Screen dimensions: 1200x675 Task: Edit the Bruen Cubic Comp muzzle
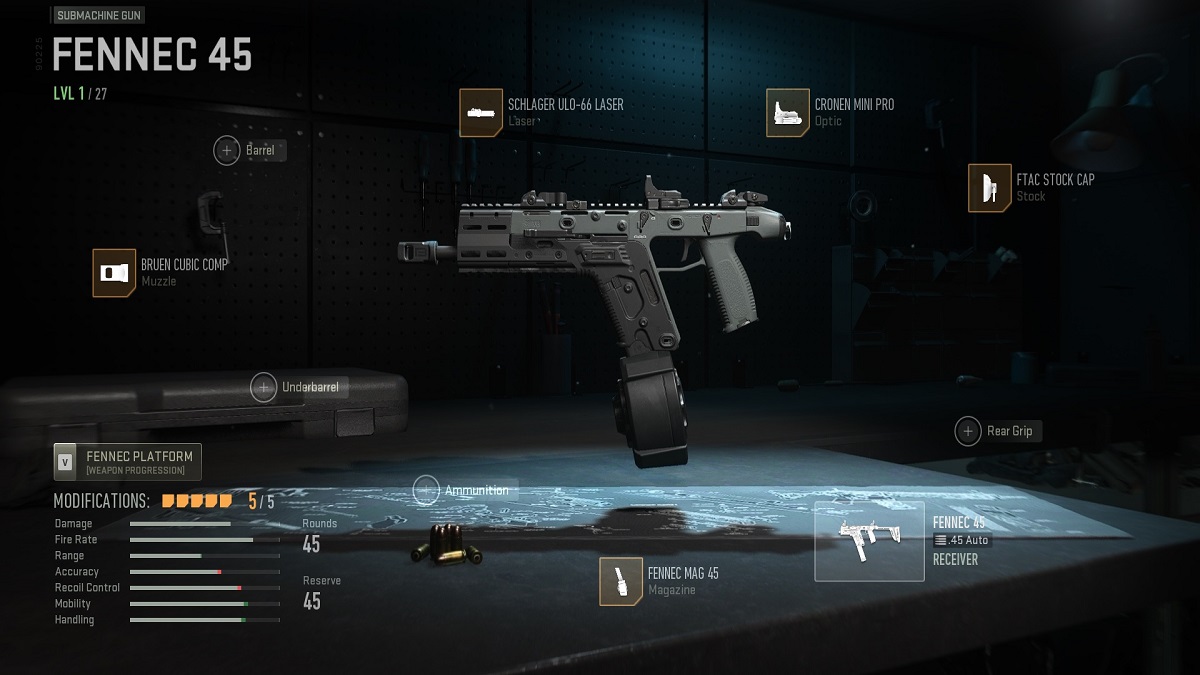pos(114,273)
